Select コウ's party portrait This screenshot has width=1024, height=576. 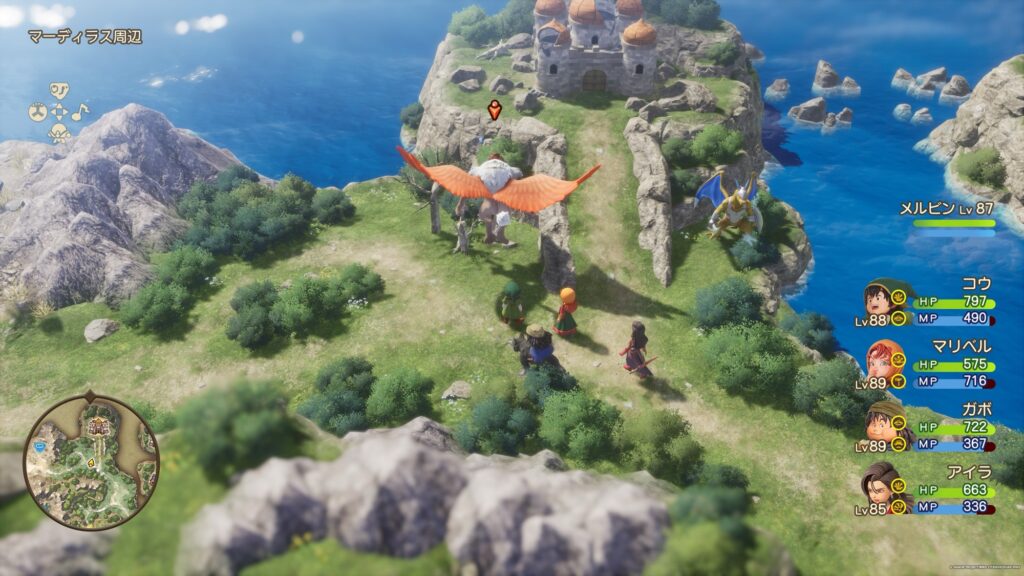(x=877, y=298)
